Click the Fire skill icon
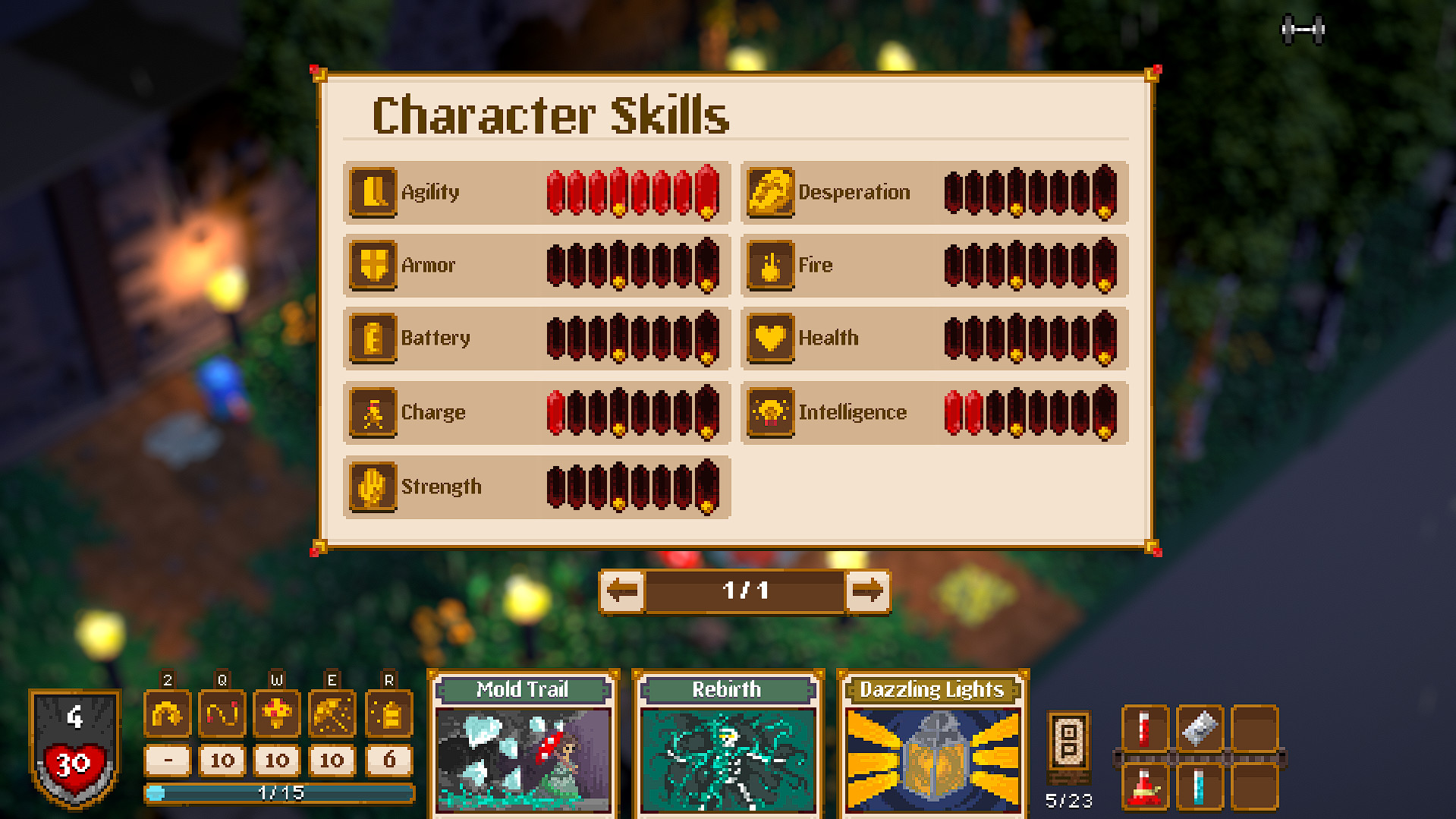Screen dimensions: 1456x819 [x=770, y=265]
